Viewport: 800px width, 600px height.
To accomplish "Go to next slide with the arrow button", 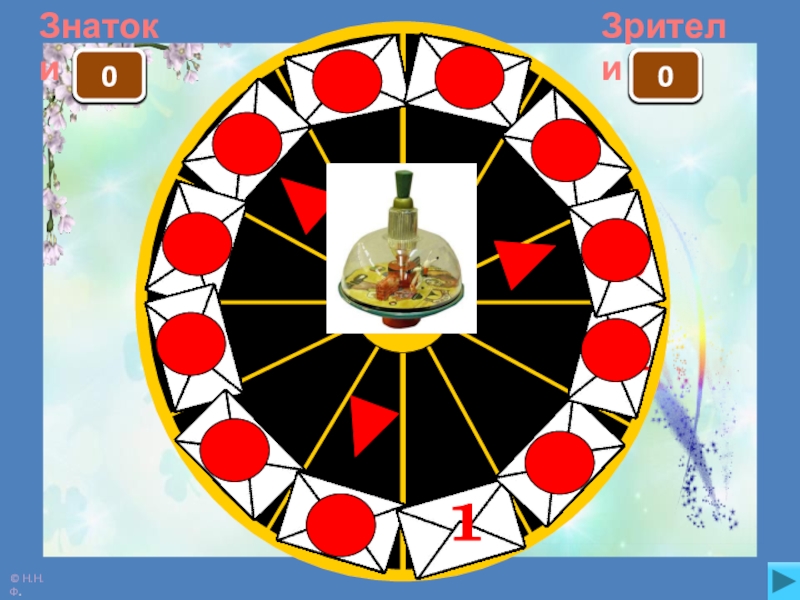I will point(778,579).
